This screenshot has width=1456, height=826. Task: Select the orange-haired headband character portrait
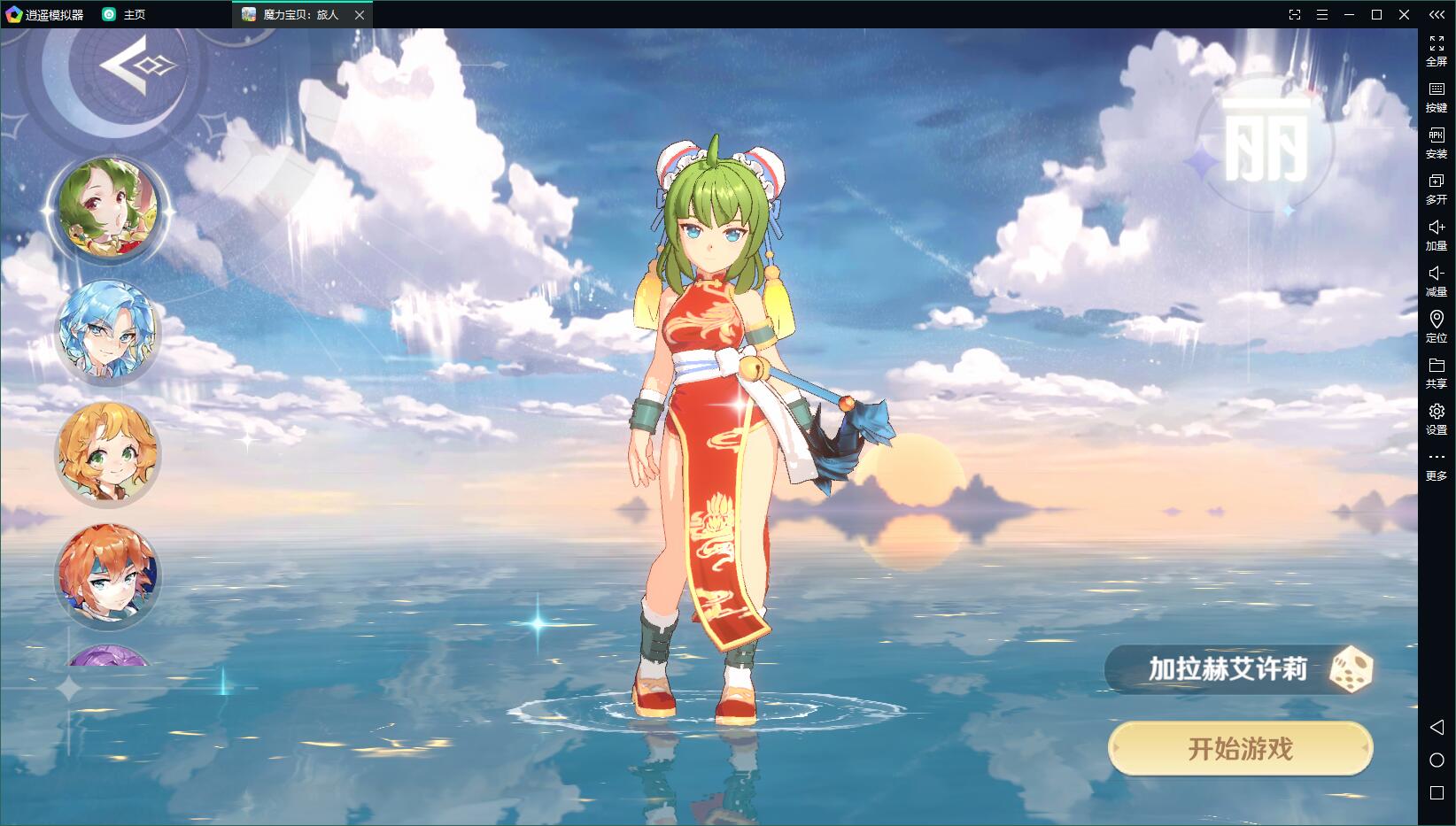tap(108, 575)
